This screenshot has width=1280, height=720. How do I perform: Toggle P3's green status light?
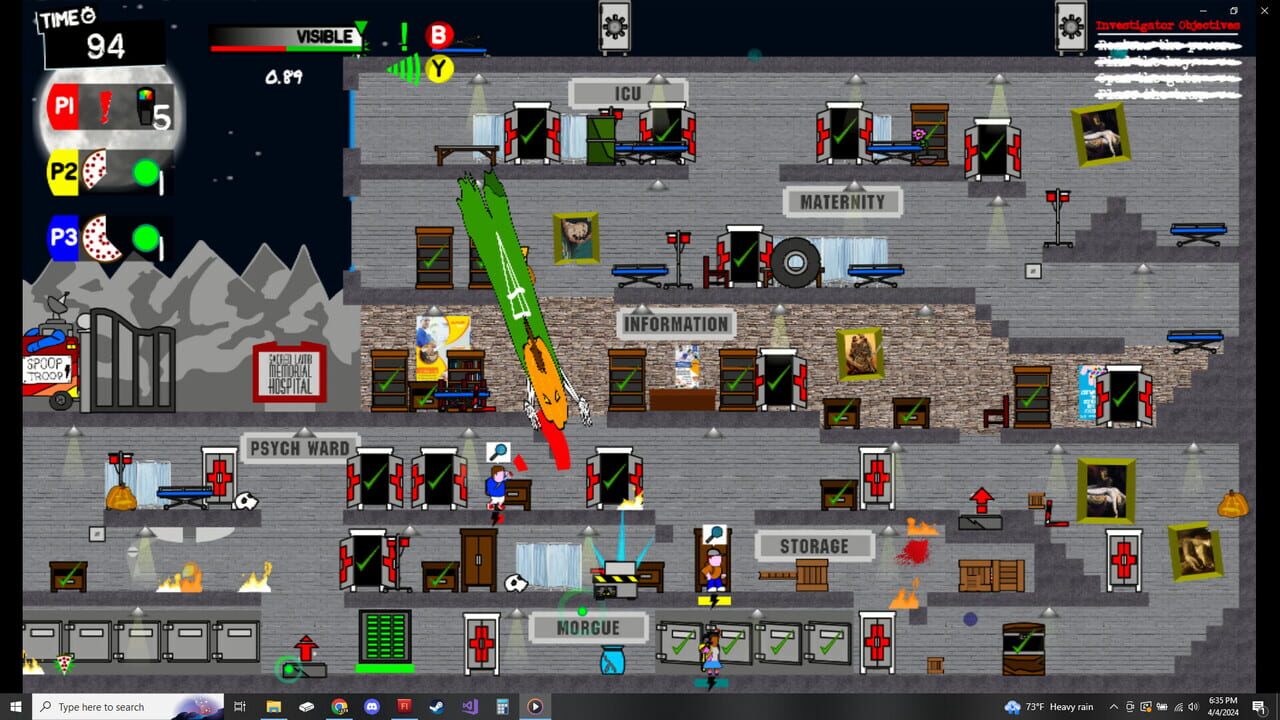pos(145,238)
